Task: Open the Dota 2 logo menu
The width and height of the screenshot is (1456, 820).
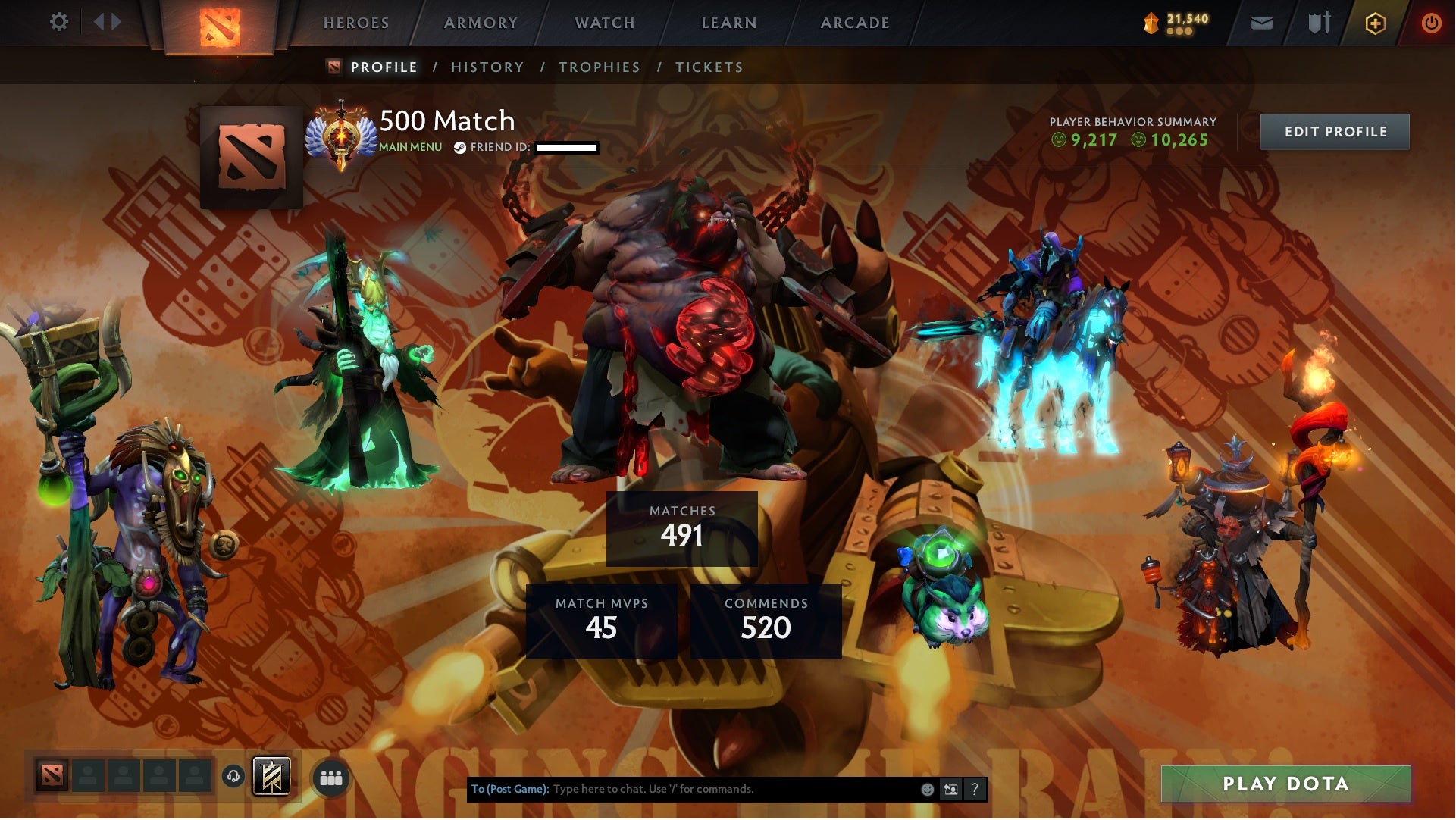Action: coord(220,23)
